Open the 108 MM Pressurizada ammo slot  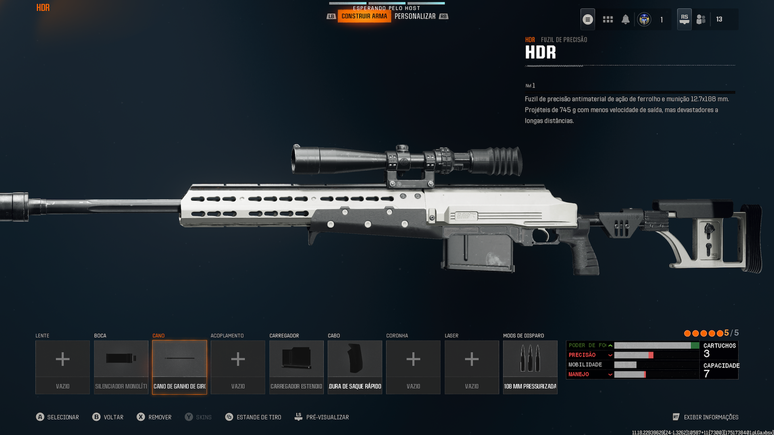530,366
